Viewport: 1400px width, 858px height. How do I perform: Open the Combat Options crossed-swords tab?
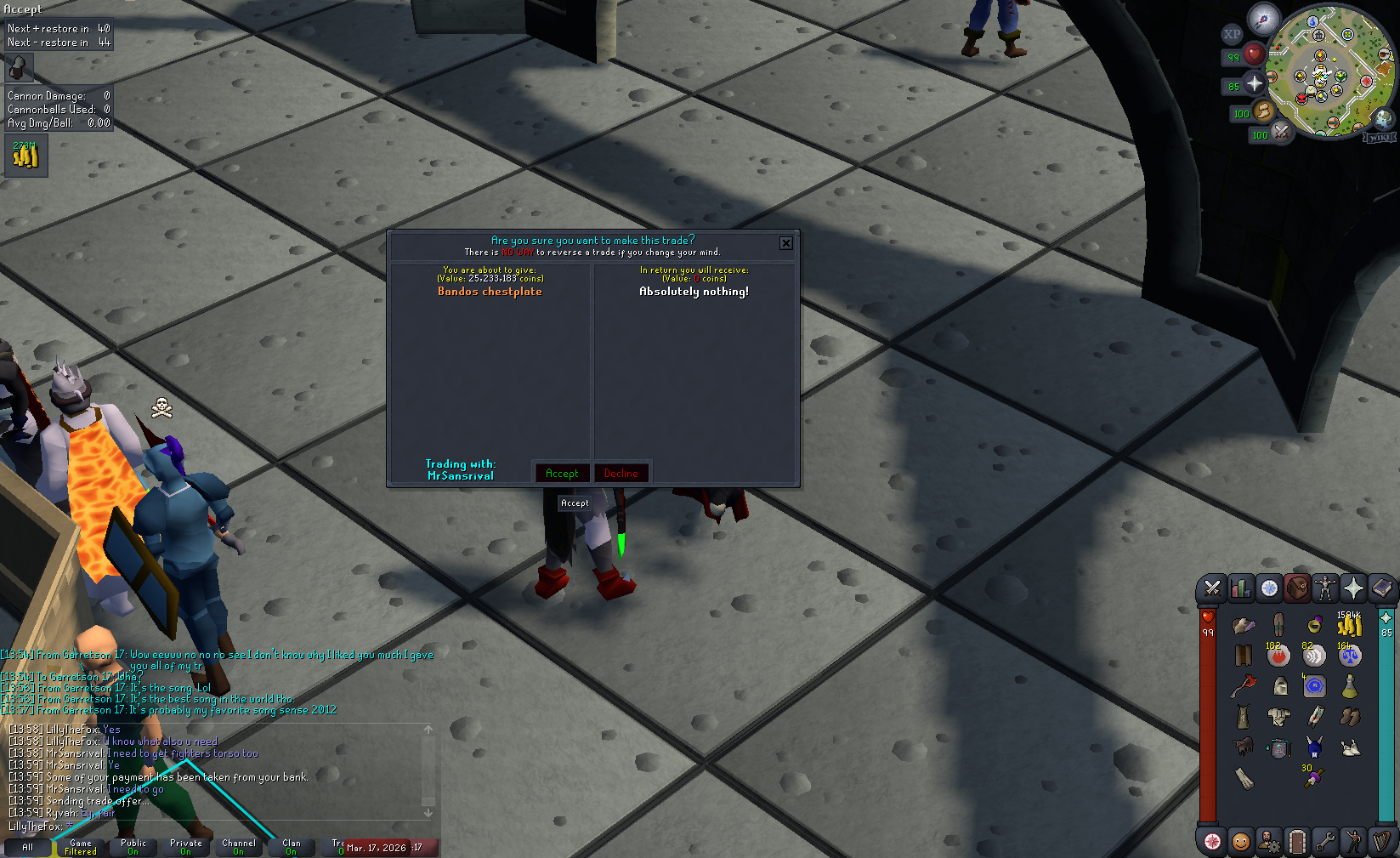coord(1211,588)
